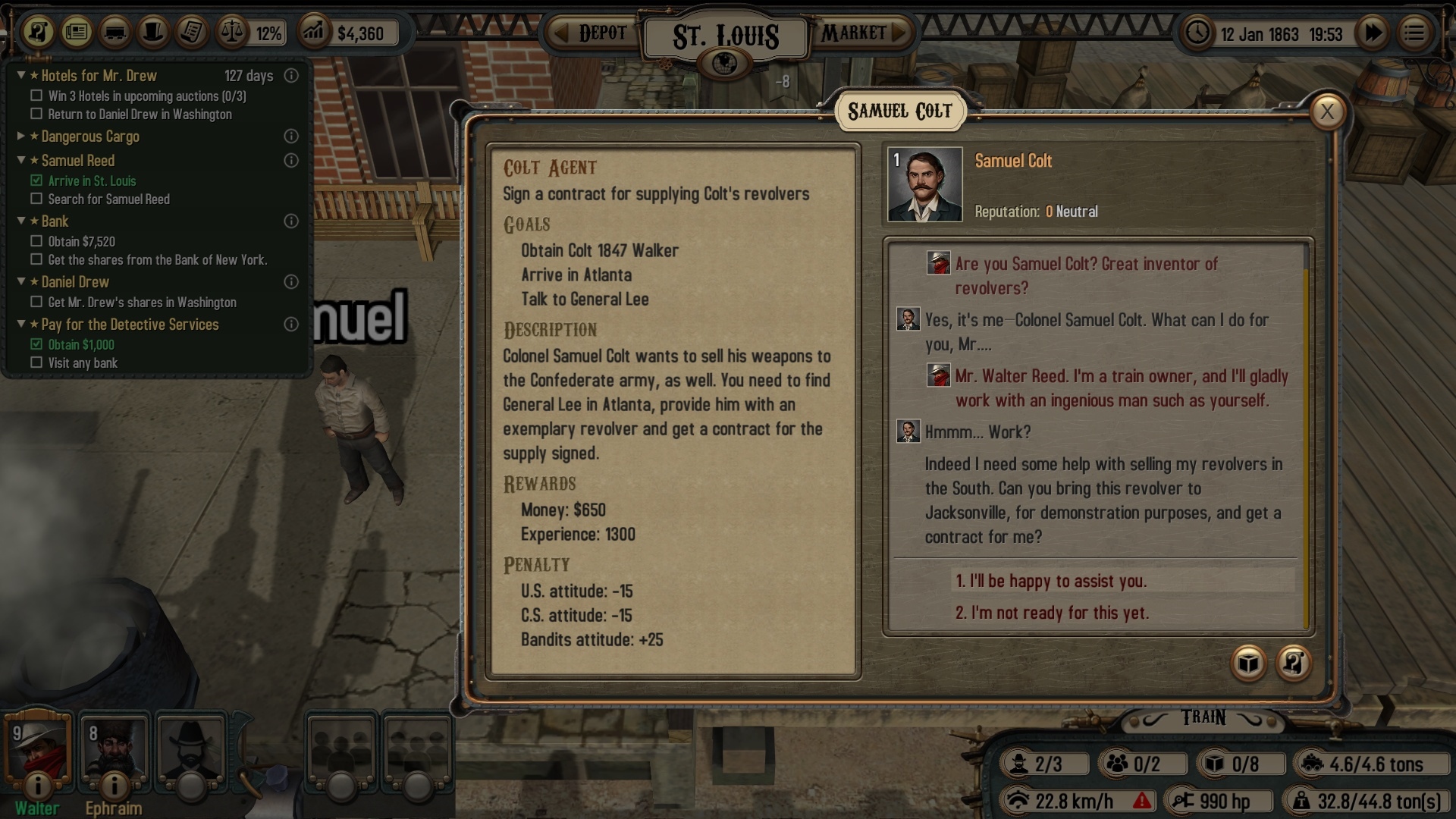Click the St. Louis globe emblem
This screenshot has height=819, width=1456.
[726, 64]
